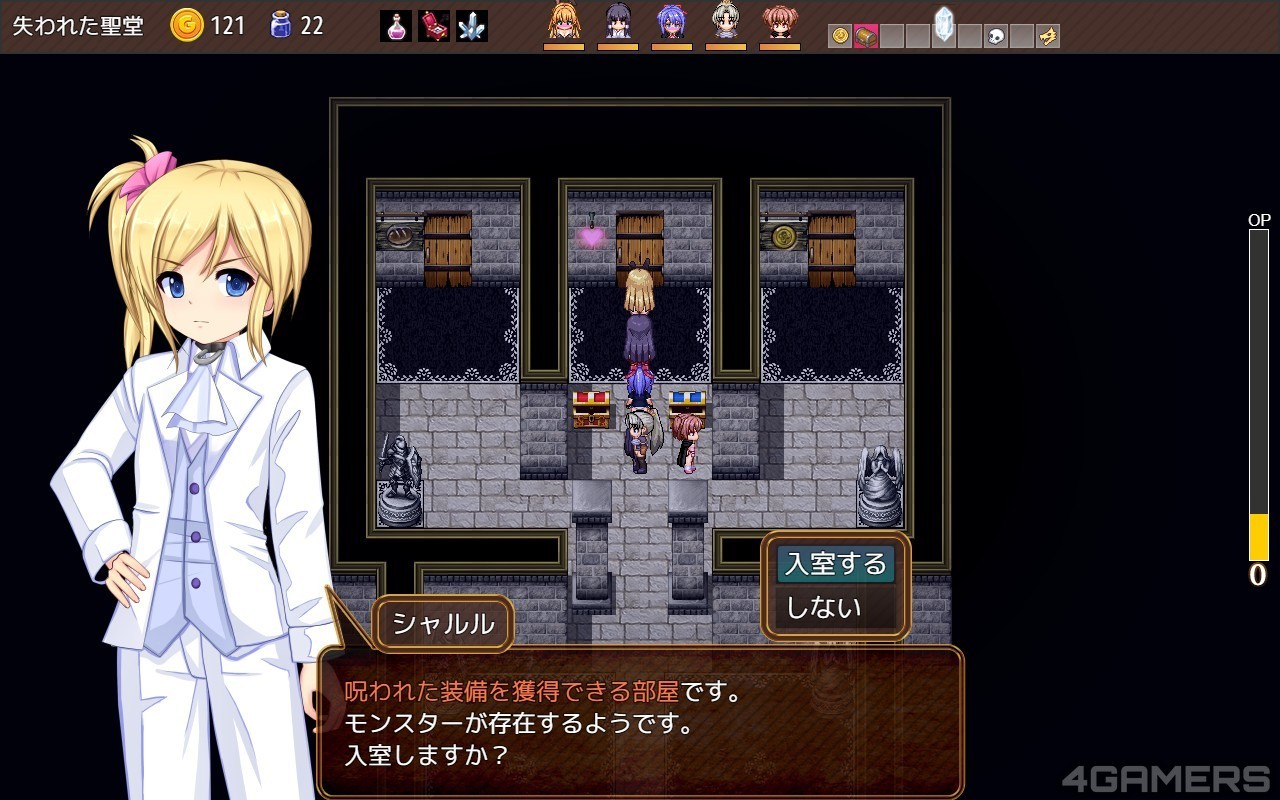This screenshot has width=1280, height=800.
Task: Select the blonde party member portrait
Action: click(564, 22)
